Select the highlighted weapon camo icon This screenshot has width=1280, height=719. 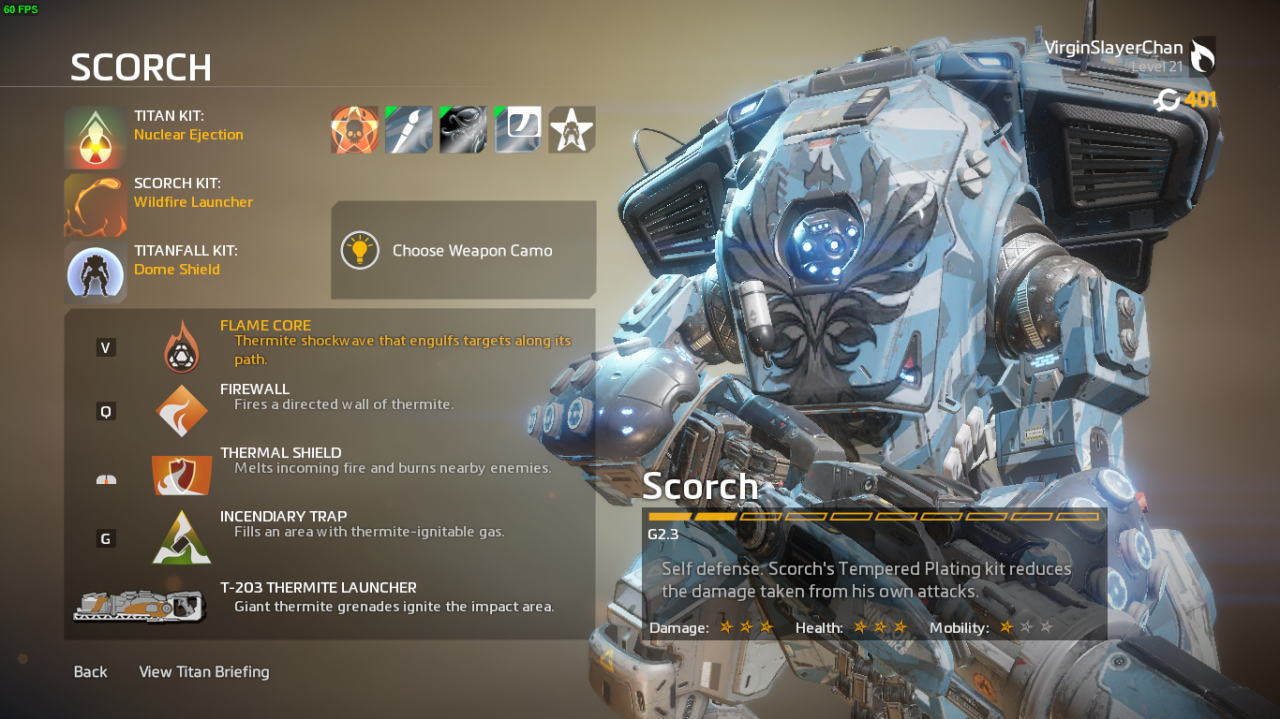point(518,130)
